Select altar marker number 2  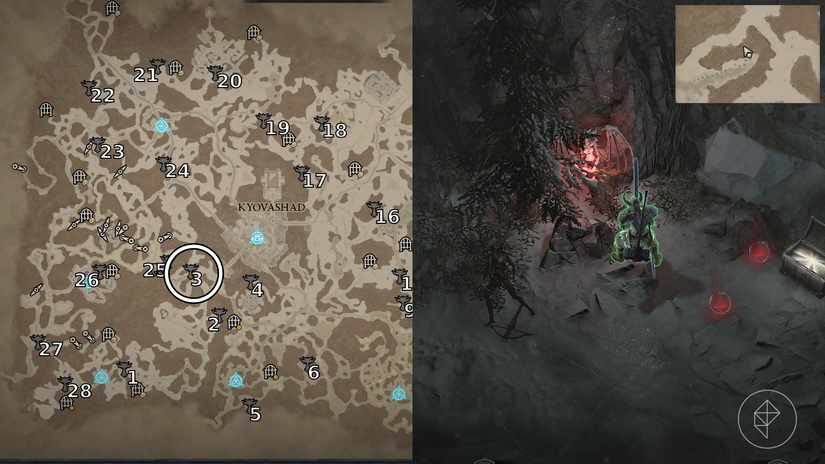pos(218,318)
